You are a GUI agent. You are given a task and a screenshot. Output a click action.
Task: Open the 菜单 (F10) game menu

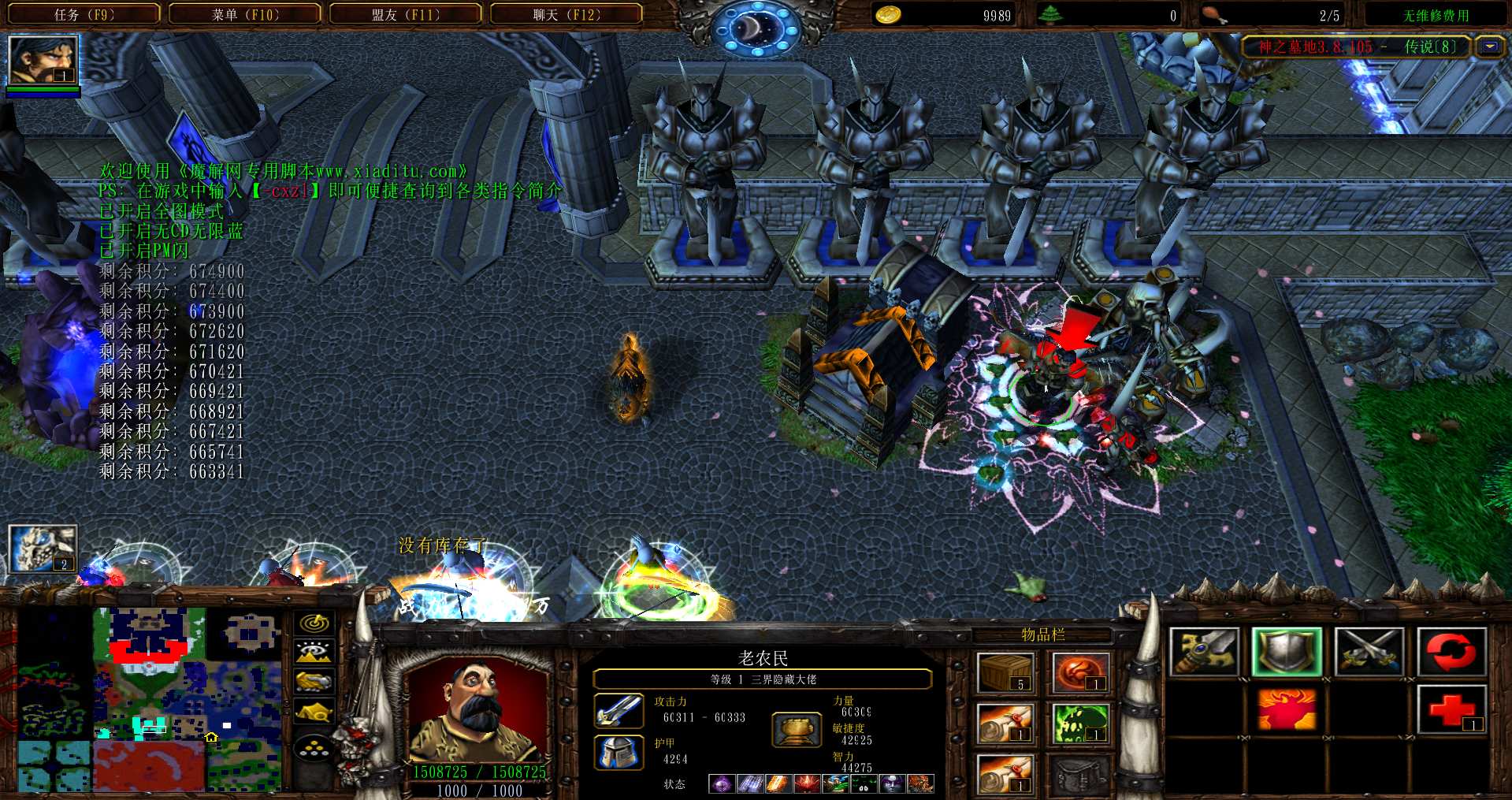tap(245, 14)
